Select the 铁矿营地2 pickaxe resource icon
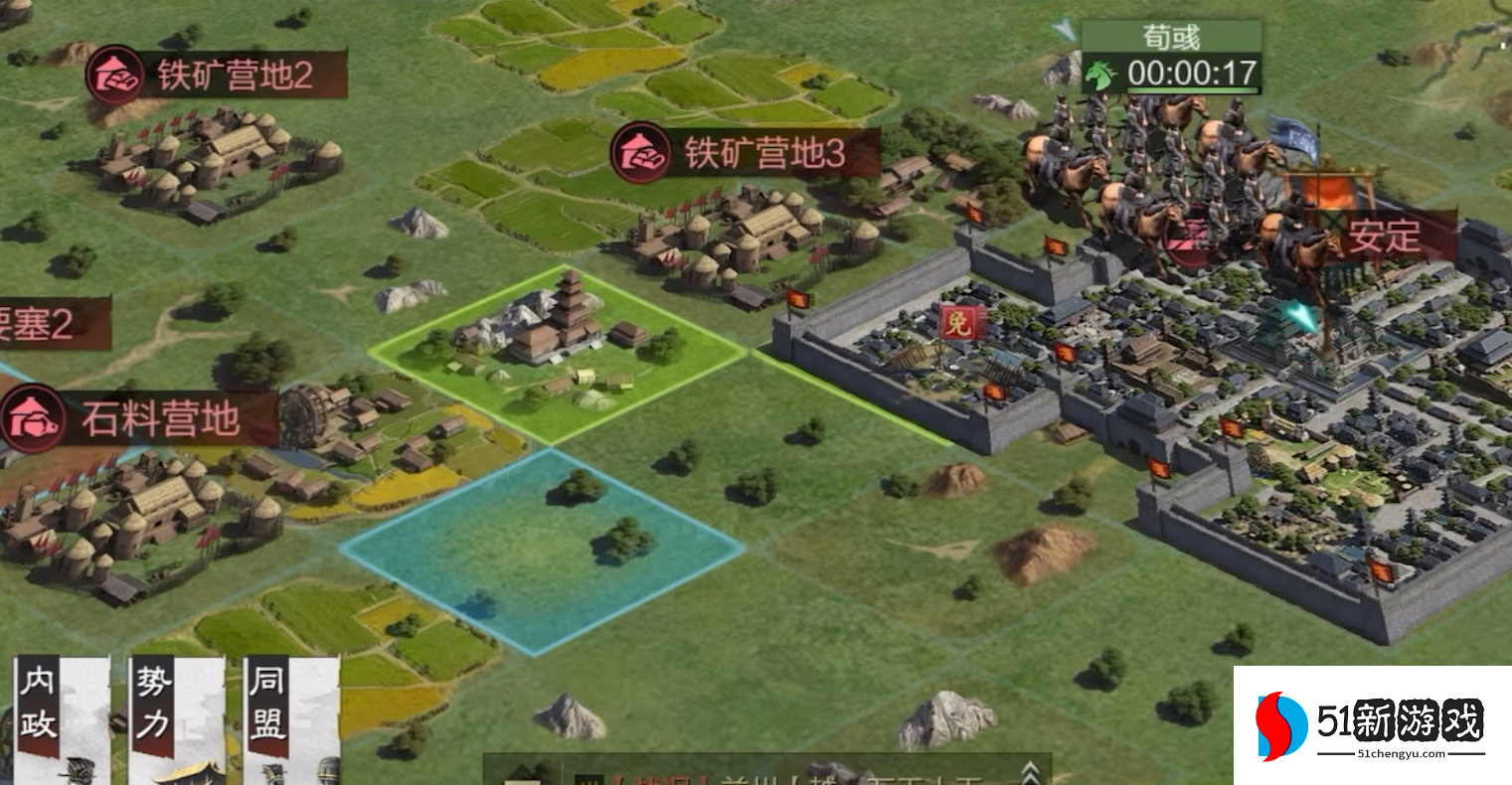Viewport: 1512px width, 785px height. coord(112,75)
